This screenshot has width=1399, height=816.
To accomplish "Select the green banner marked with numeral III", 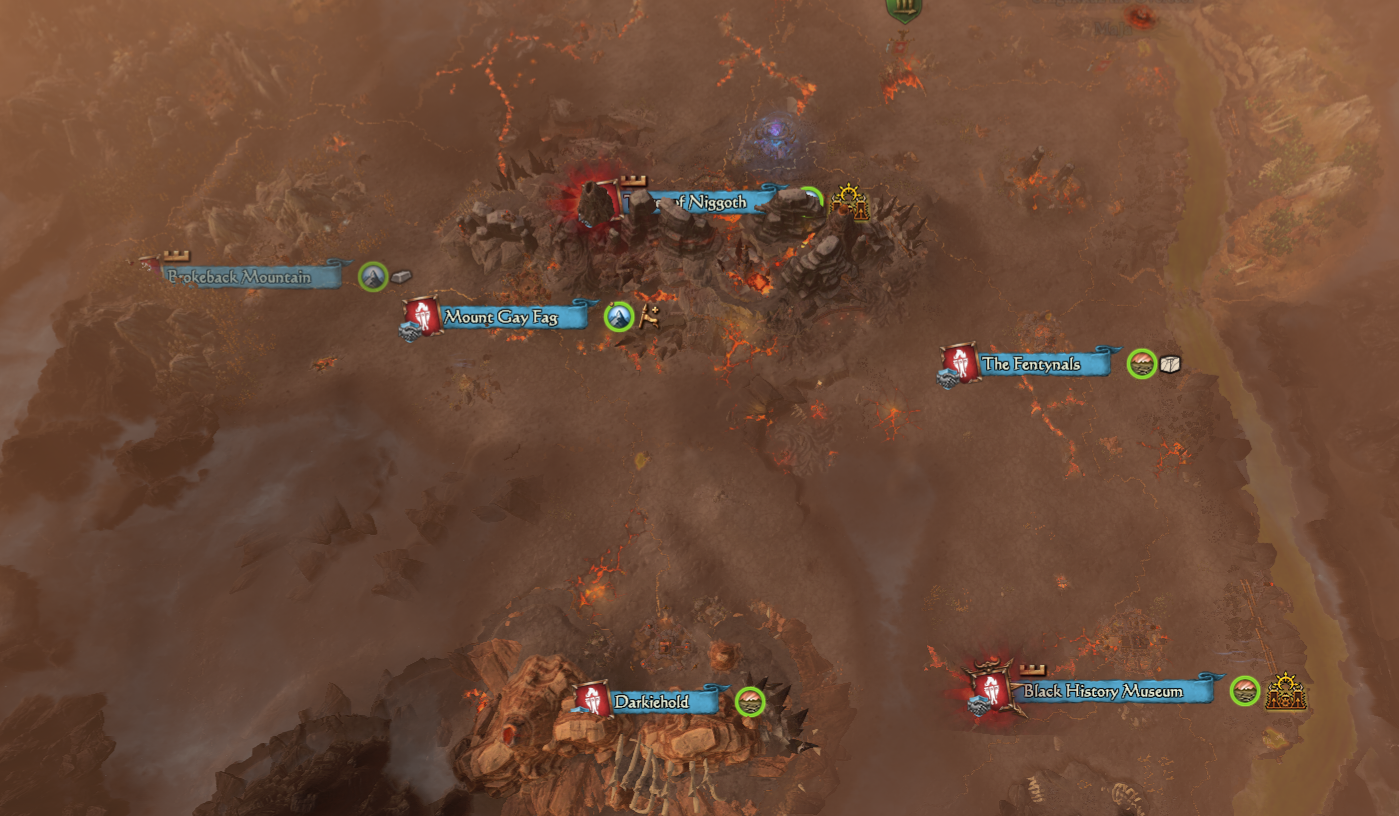I will [x=903, y=9].
